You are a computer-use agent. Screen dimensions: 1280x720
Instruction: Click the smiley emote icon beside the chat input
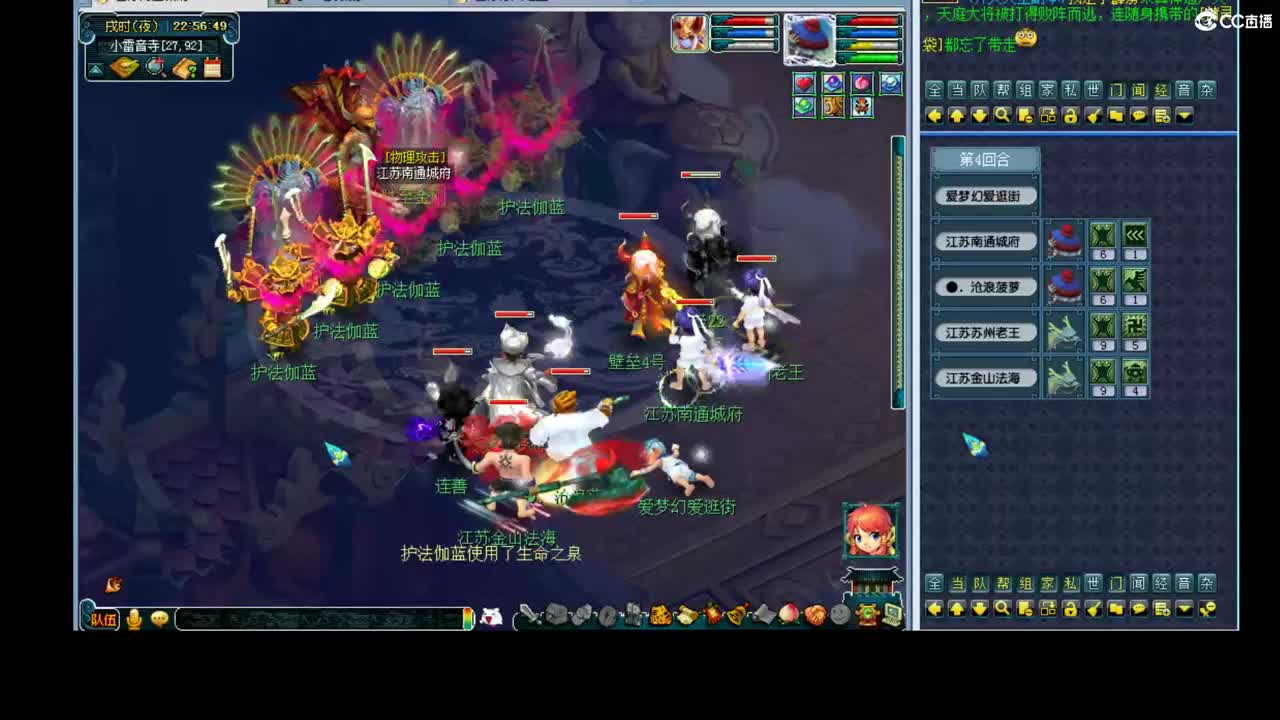(160, 618)
